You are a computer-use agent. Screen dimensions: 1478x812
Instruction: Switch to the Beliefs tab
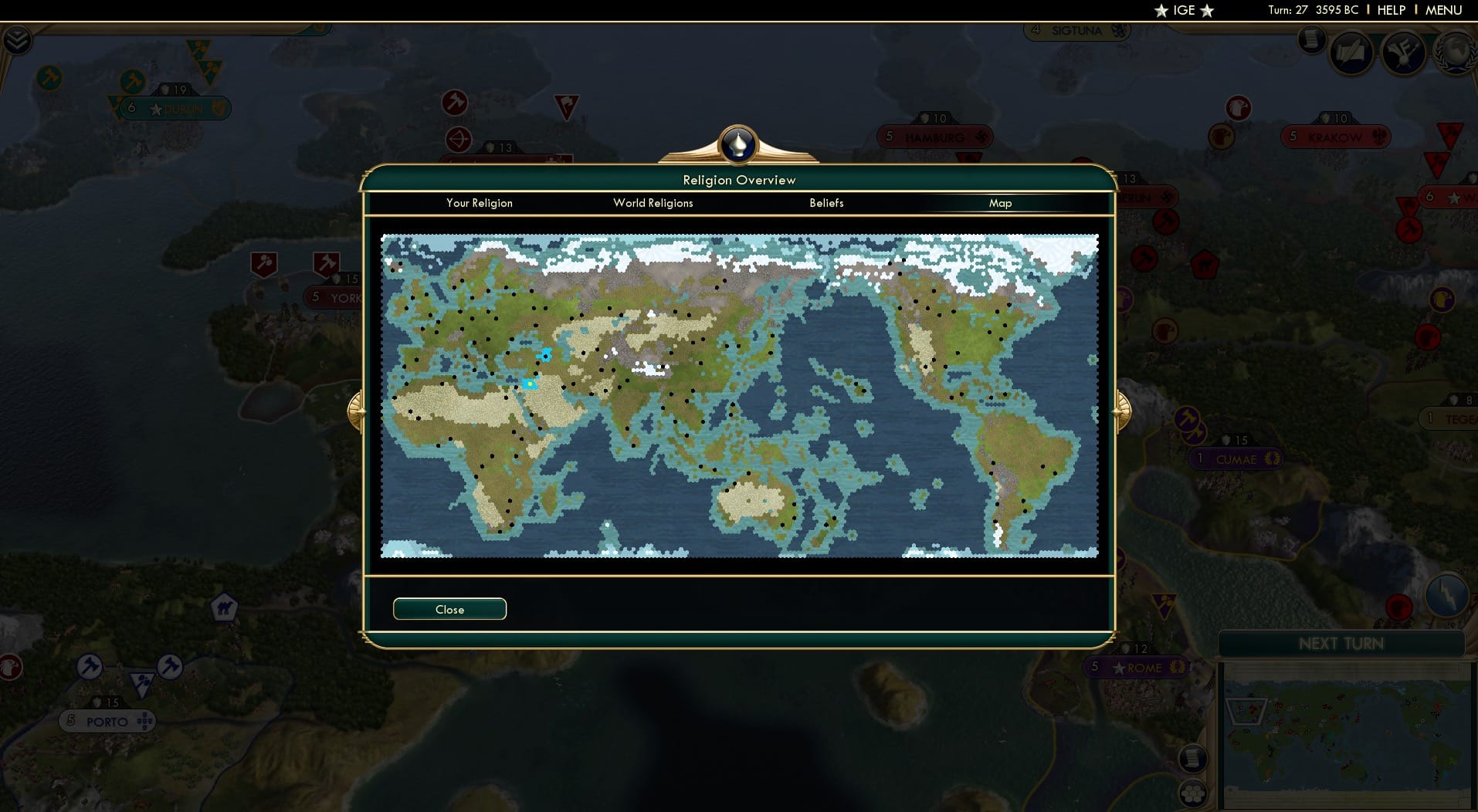pyautogui.click(x=825, y=203)
